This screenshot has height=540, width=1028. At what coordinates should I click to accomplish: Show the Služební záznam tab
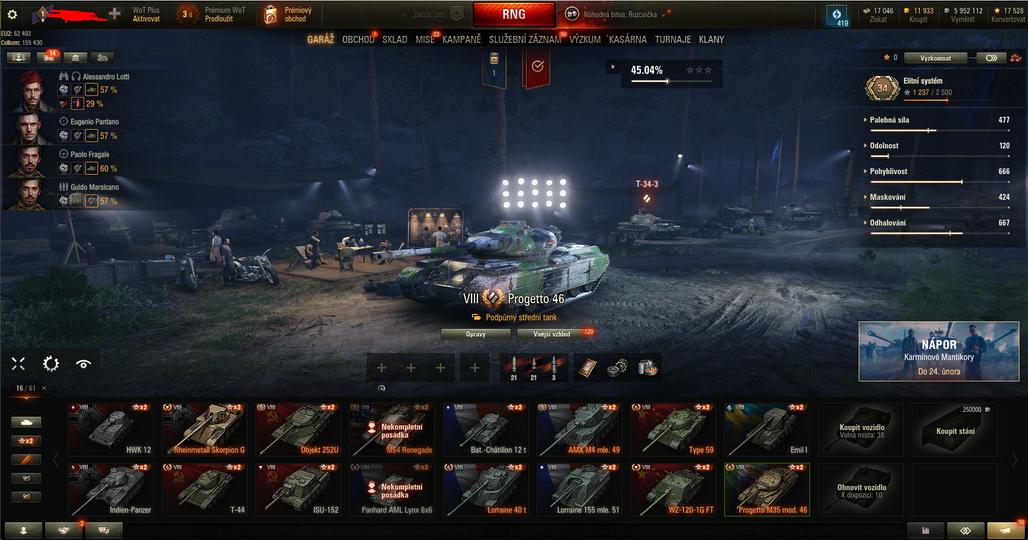click(525, 40)
